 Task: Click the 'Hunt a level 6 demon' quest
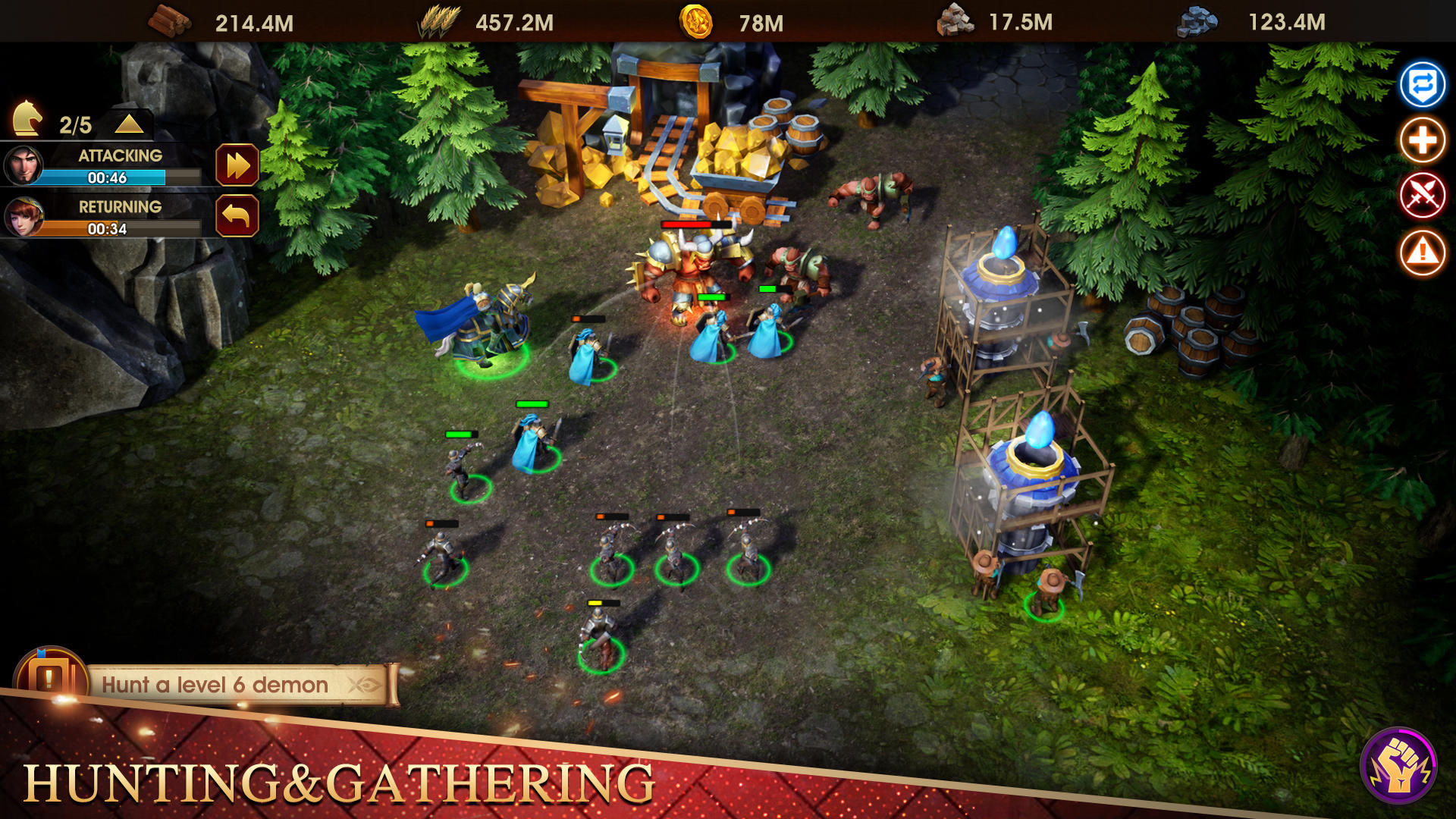[215, 684]
